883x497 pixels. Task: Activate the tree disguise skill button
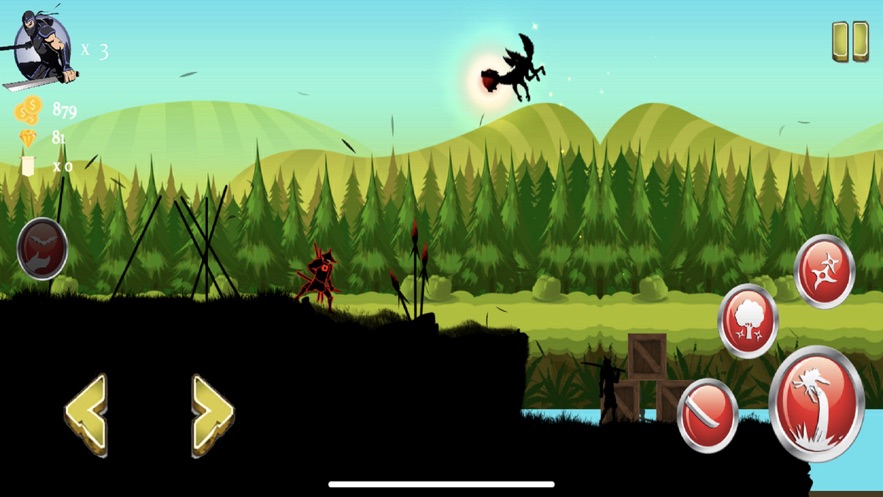[x=748, y=321]
